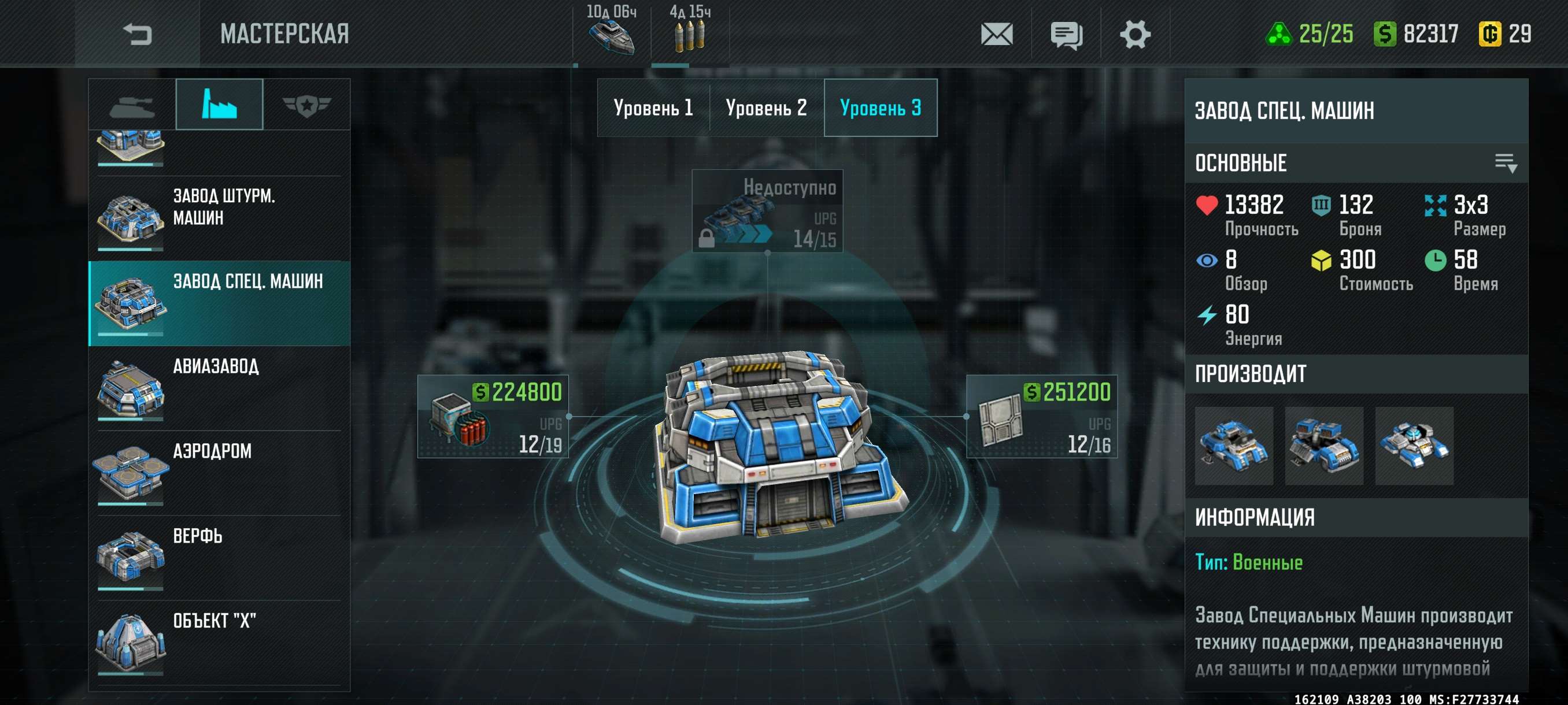Open the mail envelope inbox
This screenshot has height=705, width=1568.
tap(996, 34)
